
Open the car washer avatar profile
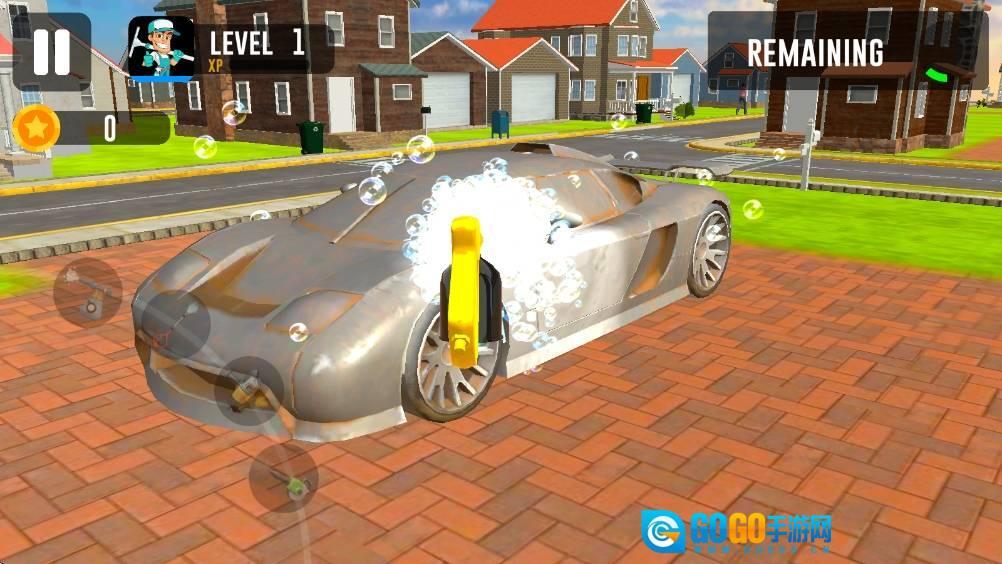pyautogui.click(x=160, y=48)
